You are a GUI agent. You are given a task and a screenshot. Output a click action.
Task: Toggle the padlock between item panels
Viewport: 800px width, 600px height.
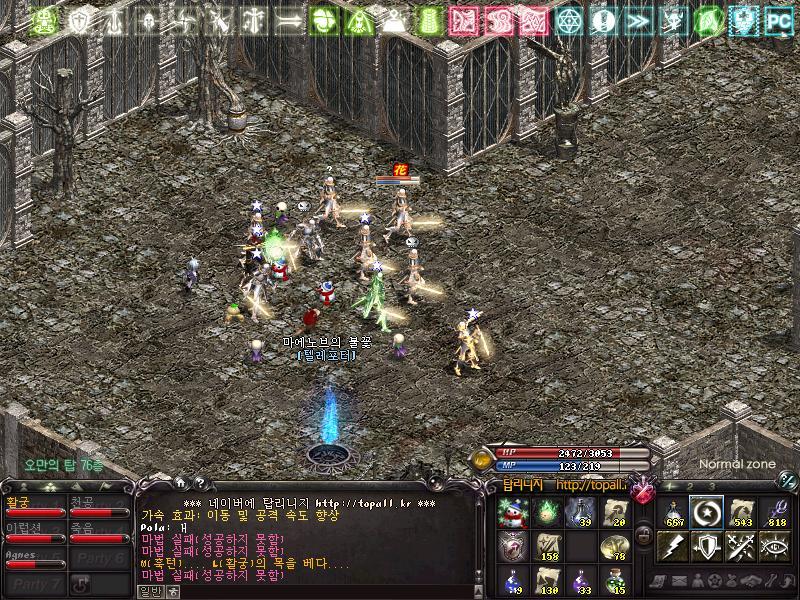tap(645, 536)
